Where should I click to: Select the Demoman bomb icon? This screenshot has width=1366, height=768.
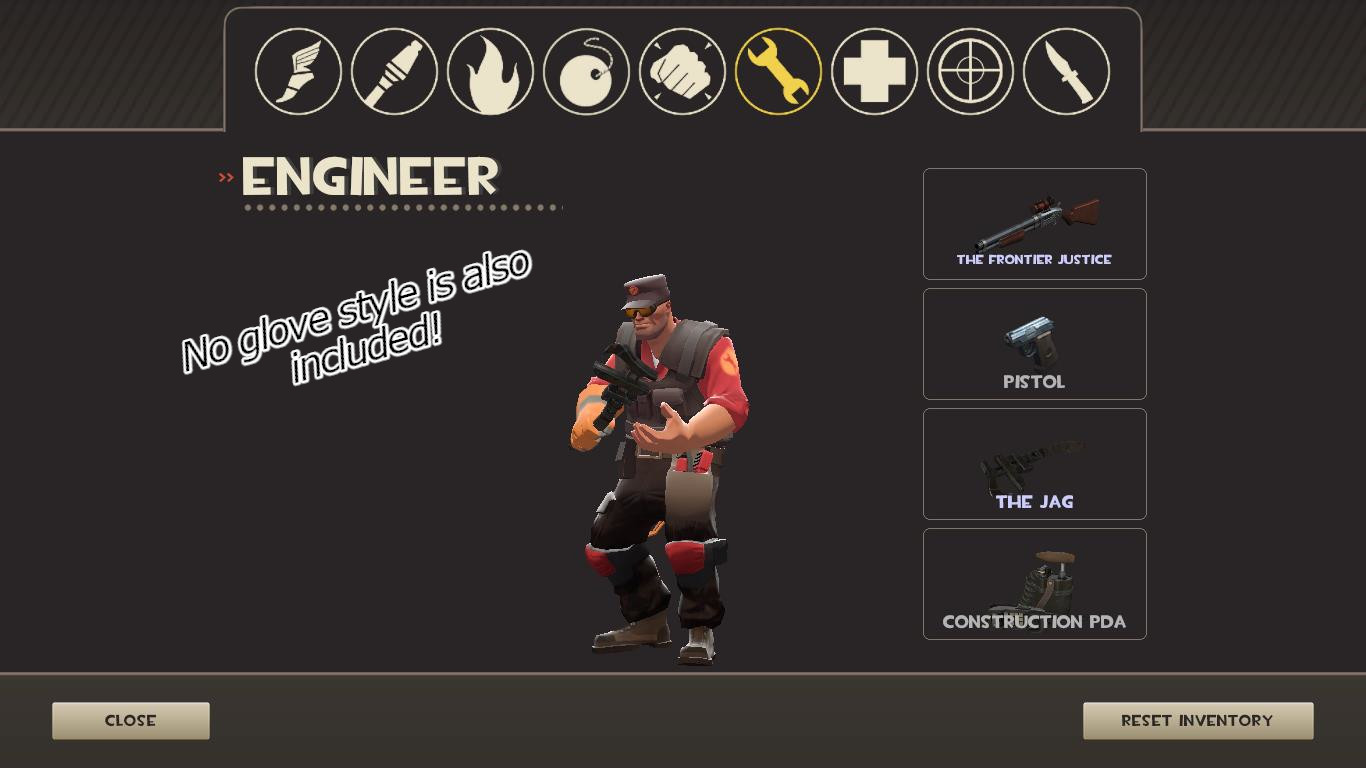585,70
